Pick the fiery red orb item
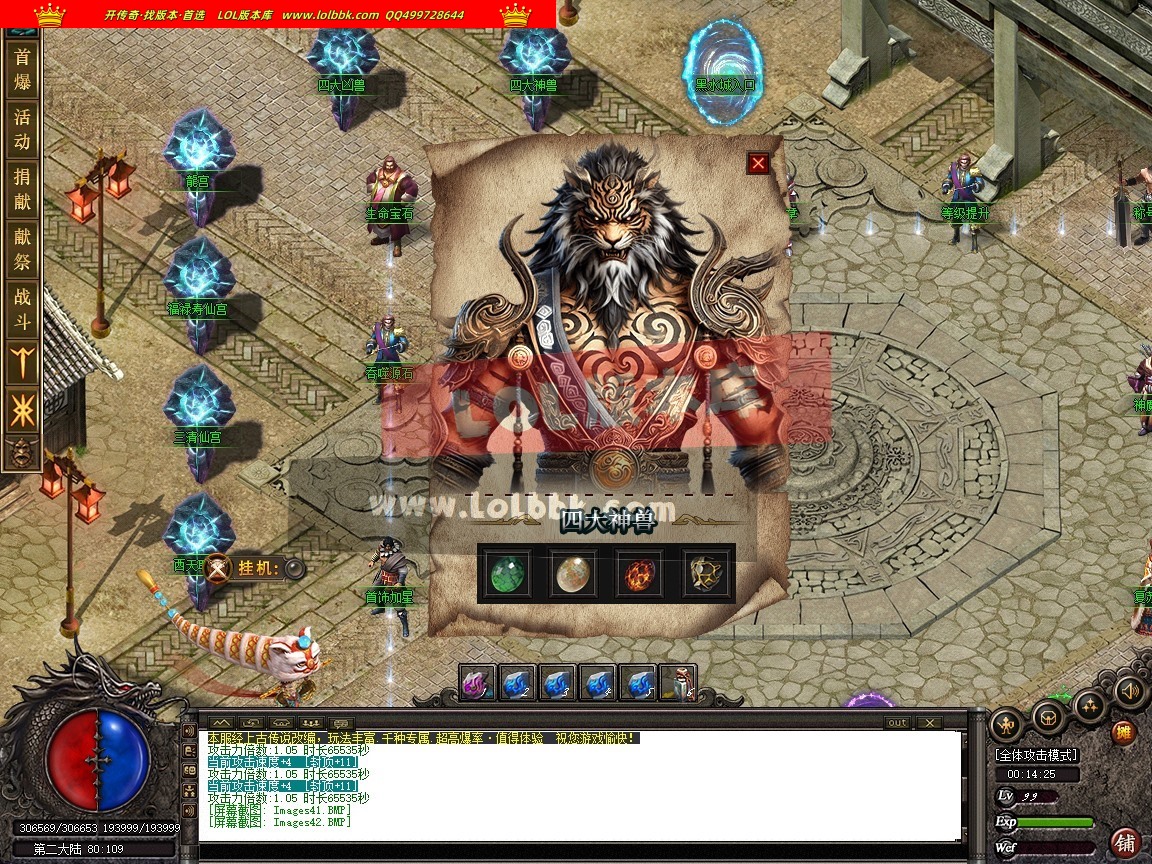 click(x=638, y=574)
